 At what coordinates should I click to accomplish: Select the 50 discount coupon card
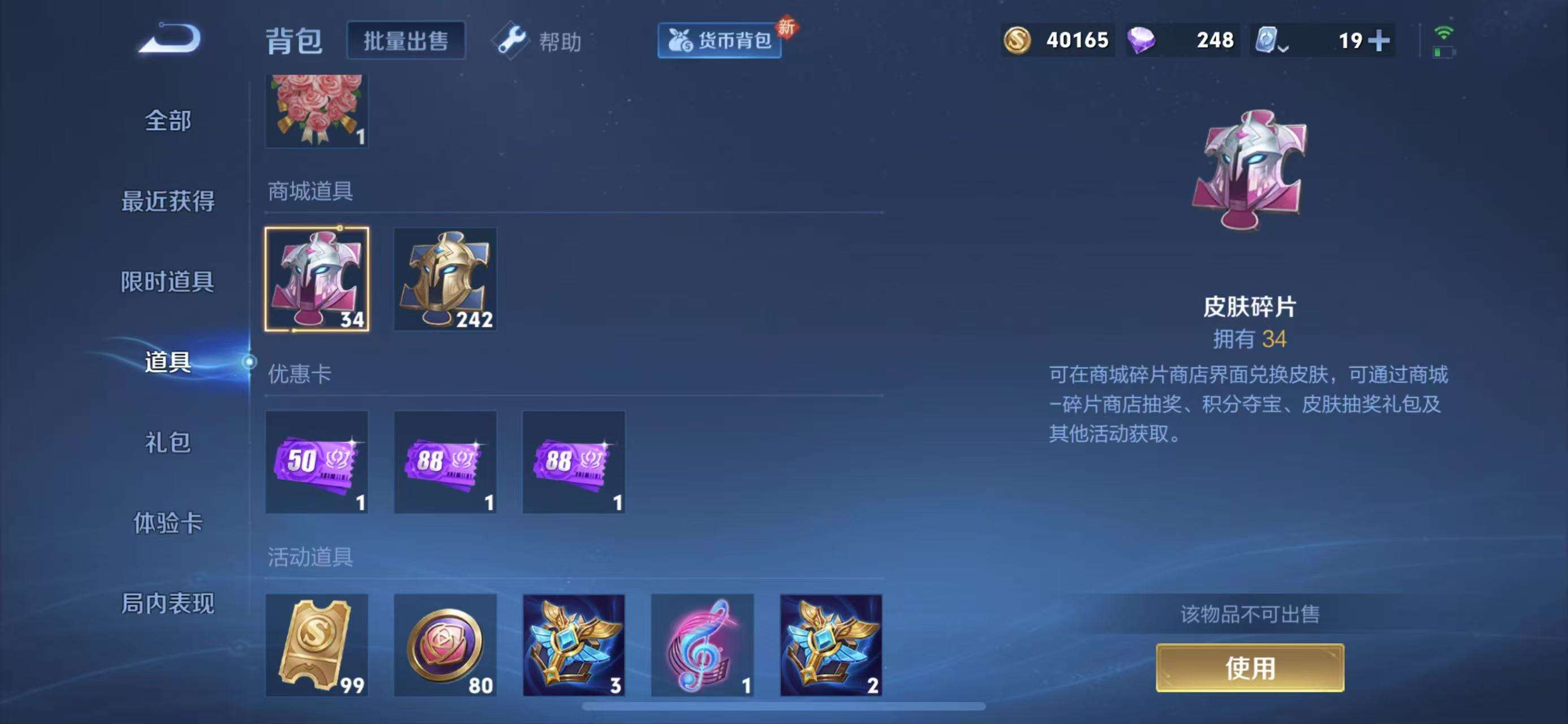click(317, 463)
